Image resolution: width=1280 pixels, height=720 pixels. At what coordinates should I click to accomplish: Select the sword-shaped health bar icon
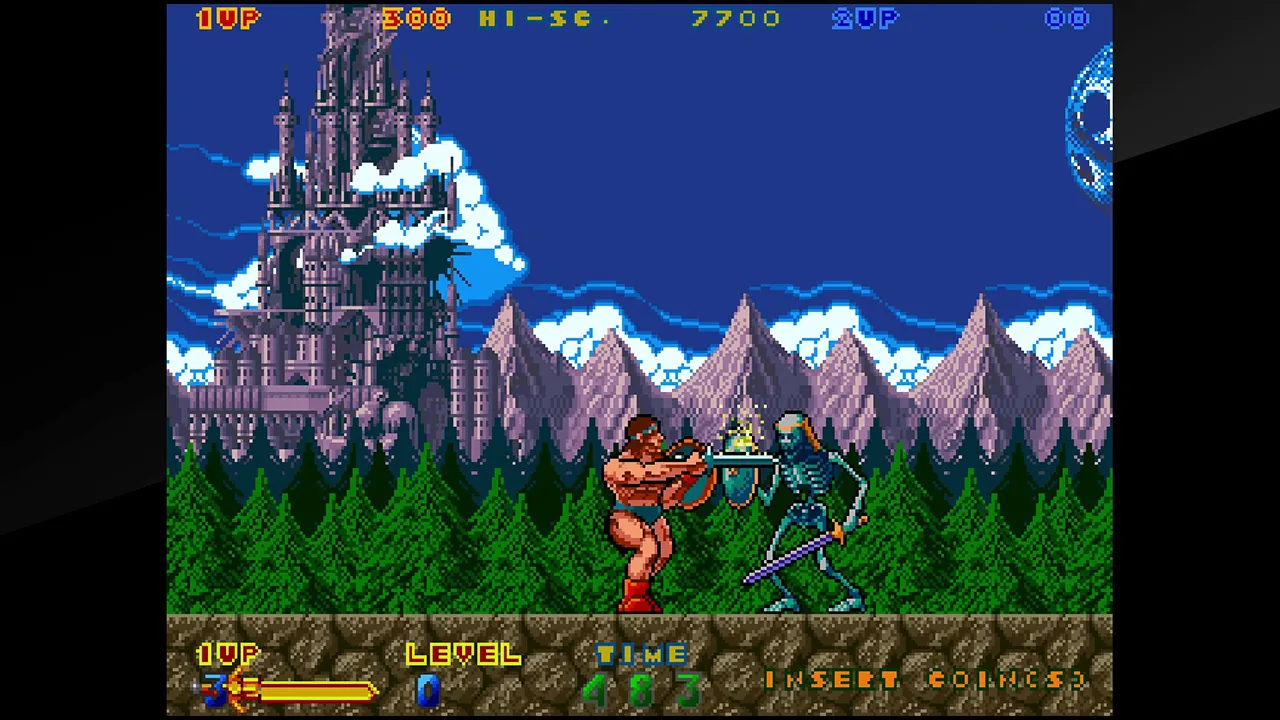point(240,688)
